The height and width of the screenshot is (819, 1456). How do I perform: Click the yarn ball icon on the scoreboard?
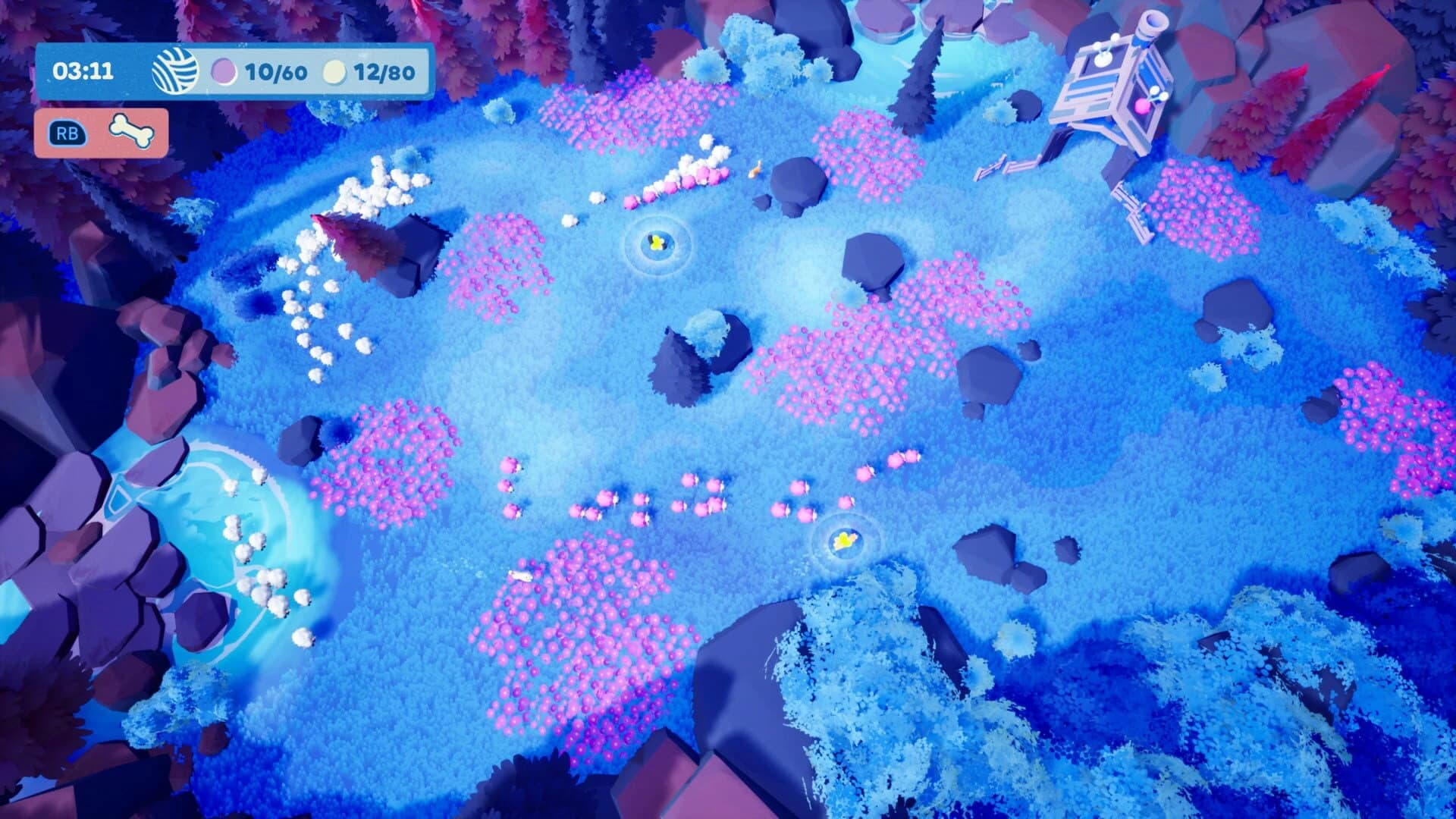pos(175,70)
